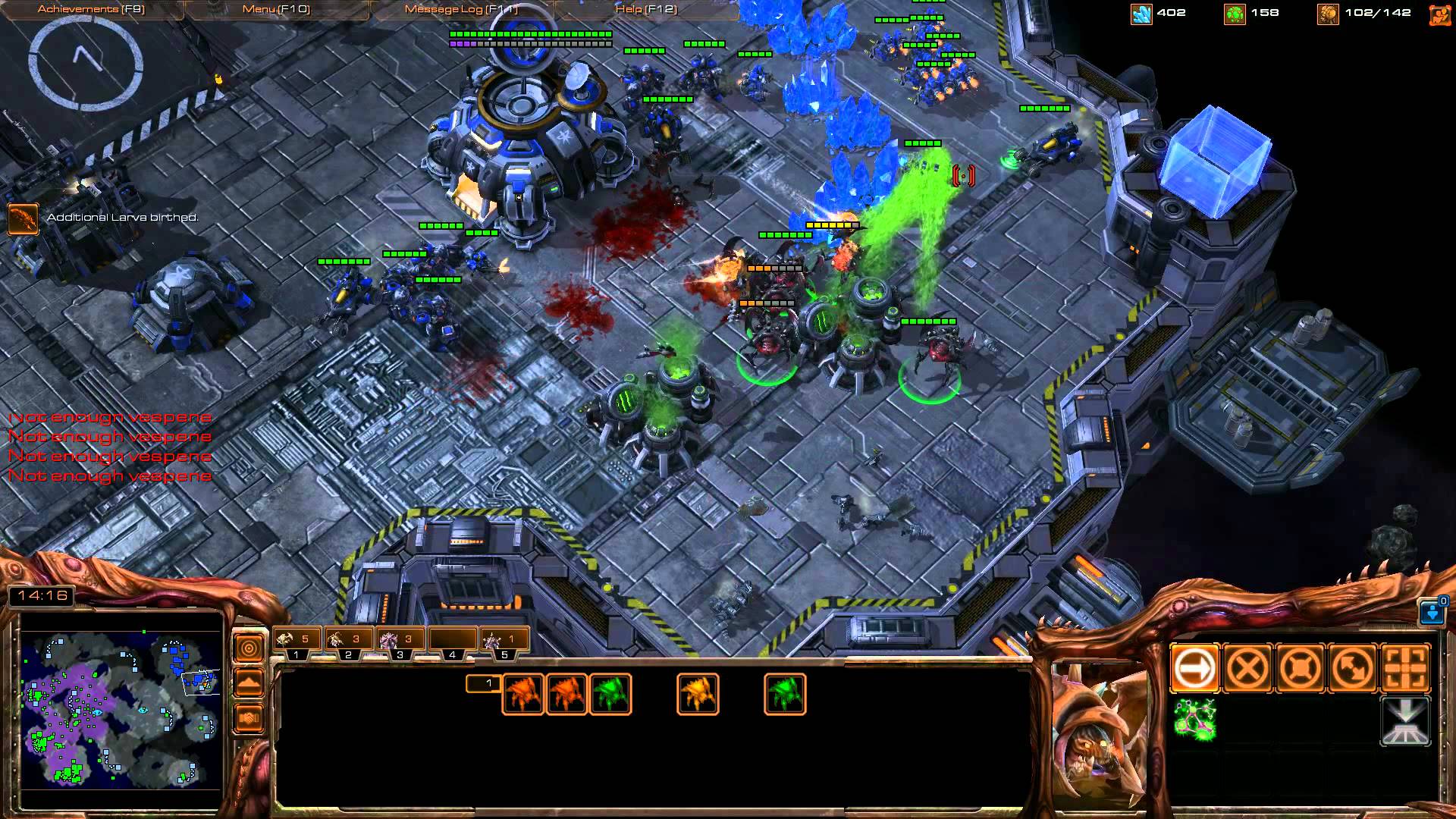Select control group 3
The image size is (1456, 819).
pyautogui.click(x=400, y=642)
